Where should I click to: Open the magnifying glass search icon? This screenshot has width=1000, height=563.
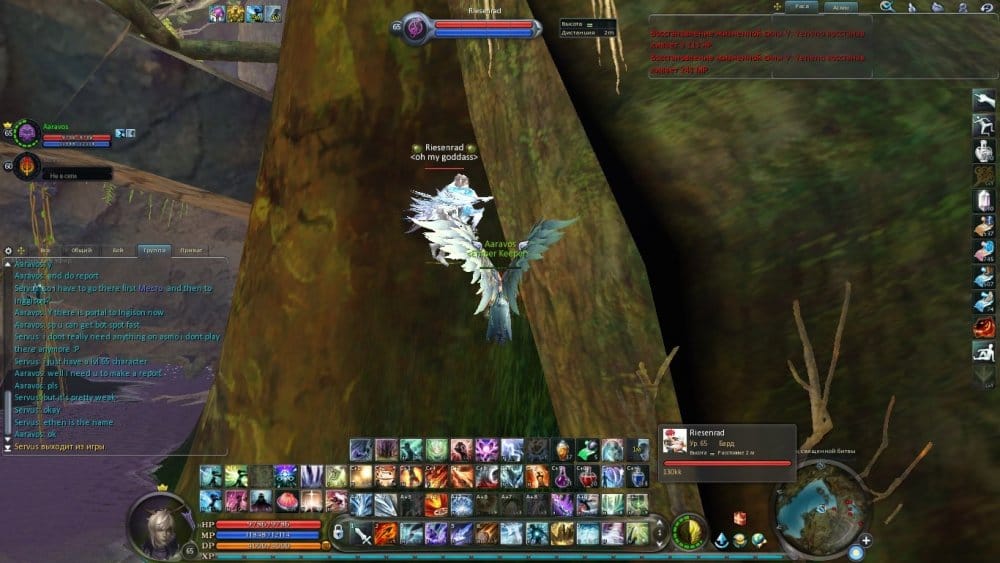[886, 7]
